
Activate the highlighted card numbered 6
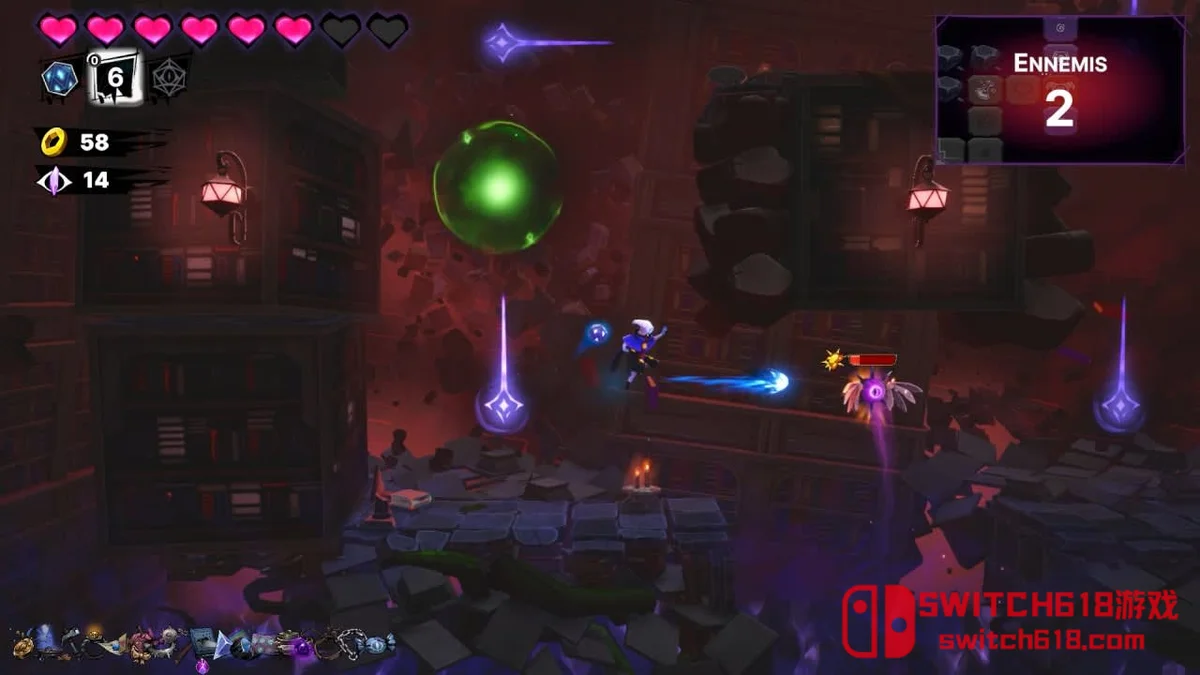[x=114, y=77]
